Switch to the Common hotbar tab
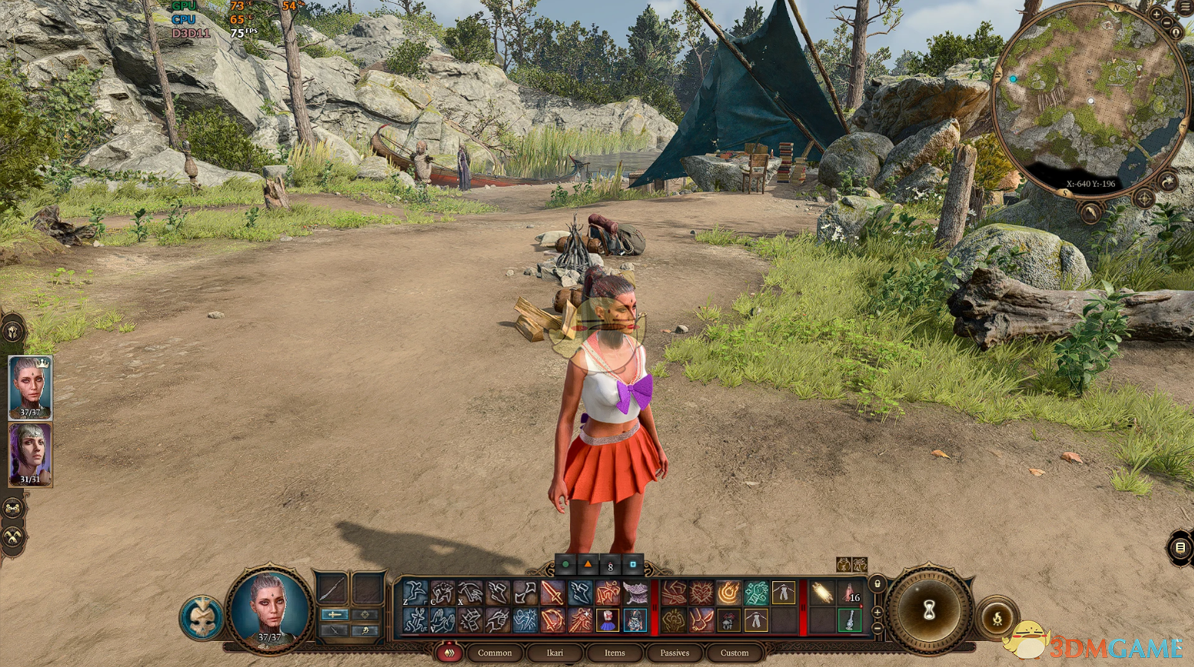 pyautogui.click(x=494, y=653)
